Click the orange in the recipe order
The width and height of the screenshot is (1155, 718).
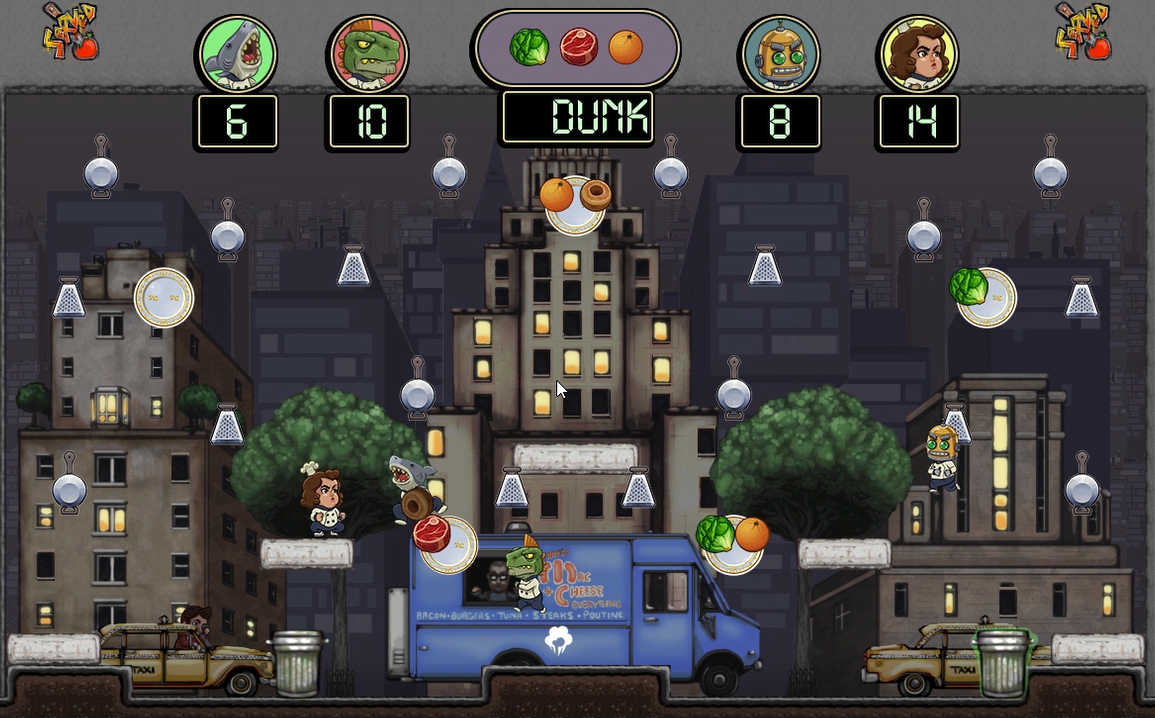626,47
